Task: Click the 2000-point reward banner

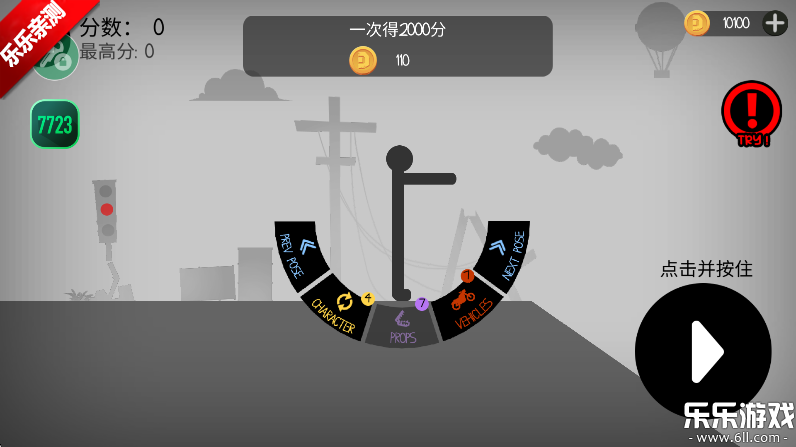Action: pos(398,46)
